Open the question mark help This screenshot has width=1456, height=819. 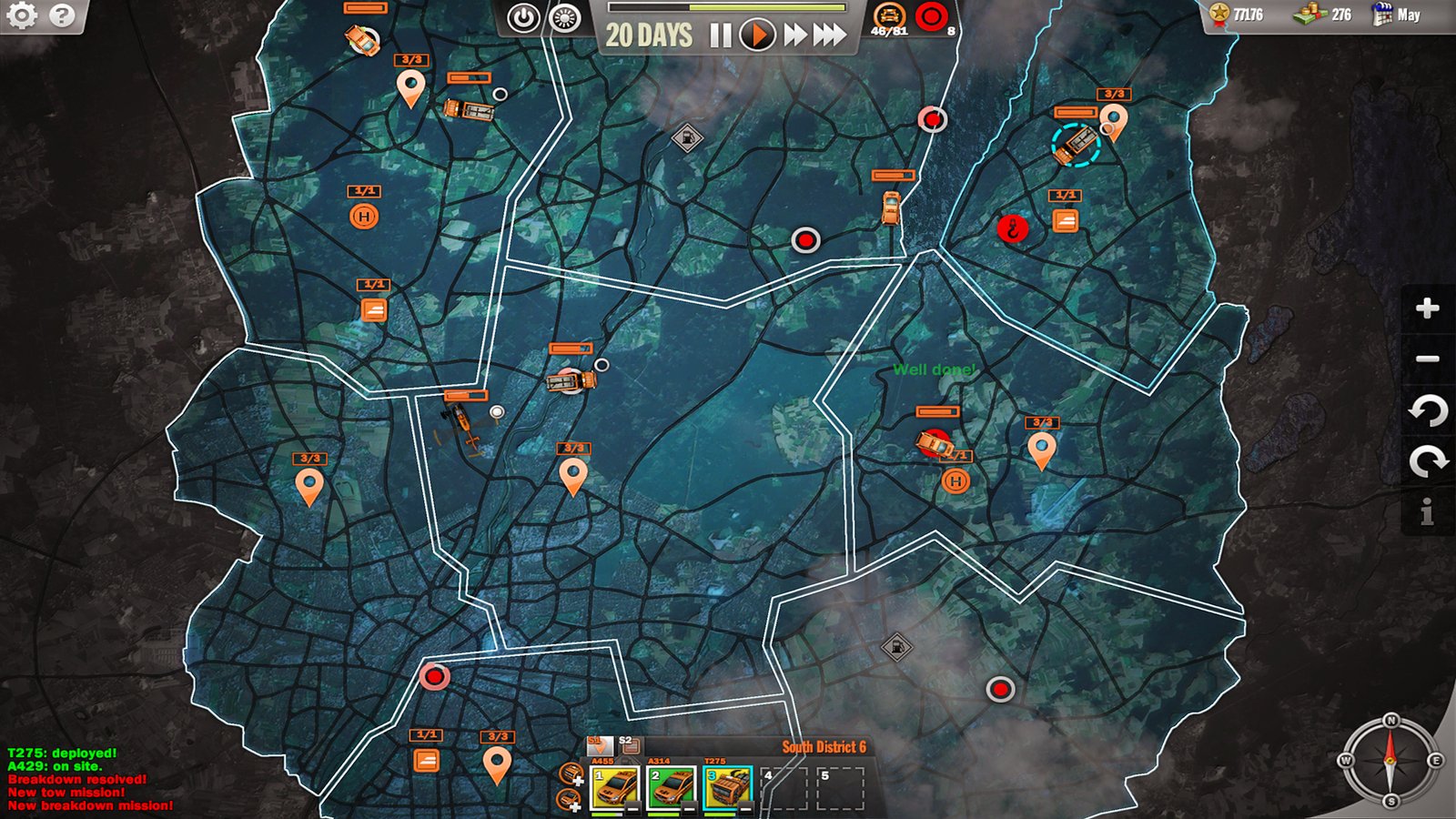(x=62, y=15)
